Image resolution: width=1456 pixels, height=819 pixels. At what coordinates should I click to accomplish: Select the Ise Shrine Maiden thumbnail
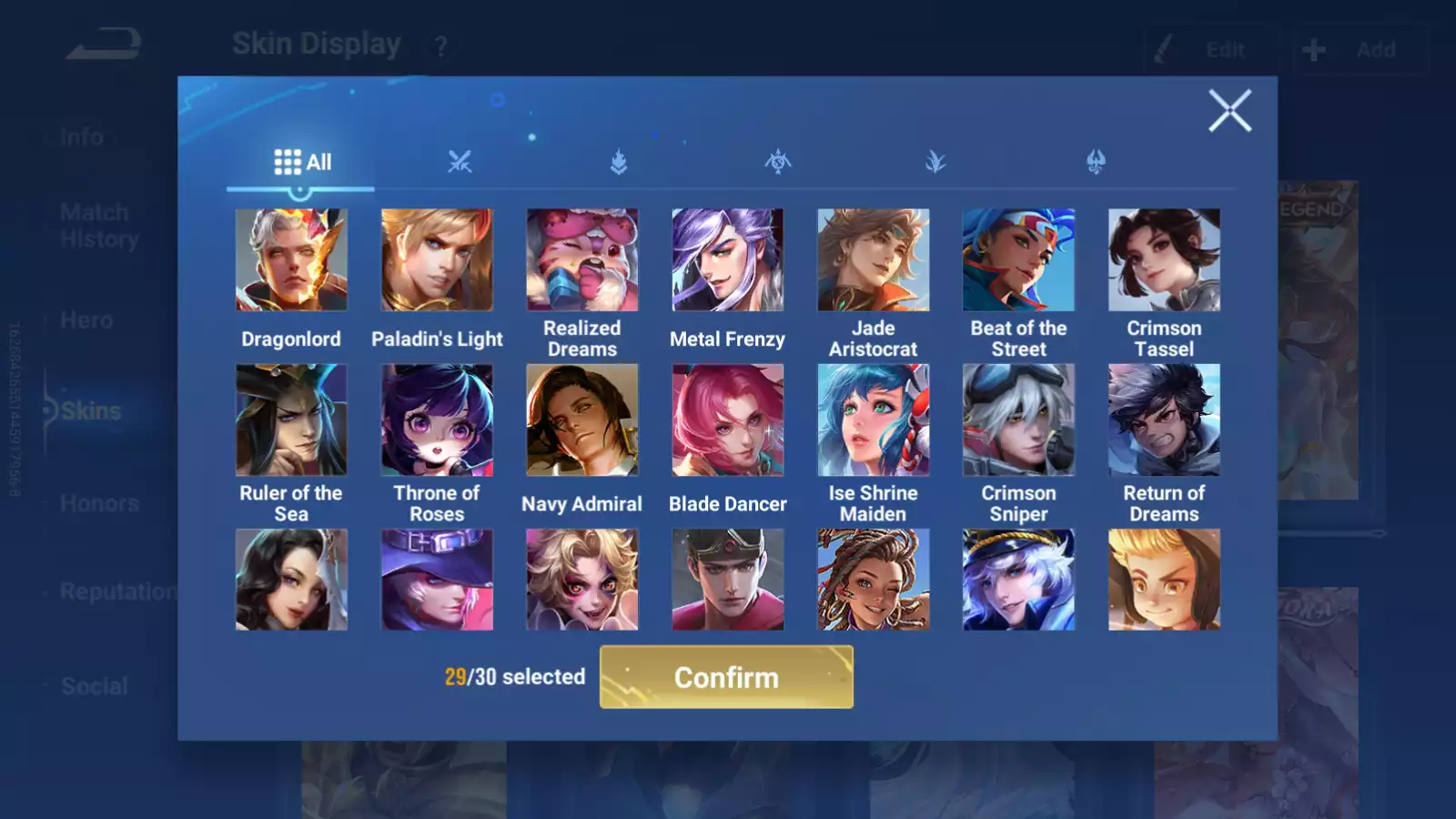click(x=874, y=420)
